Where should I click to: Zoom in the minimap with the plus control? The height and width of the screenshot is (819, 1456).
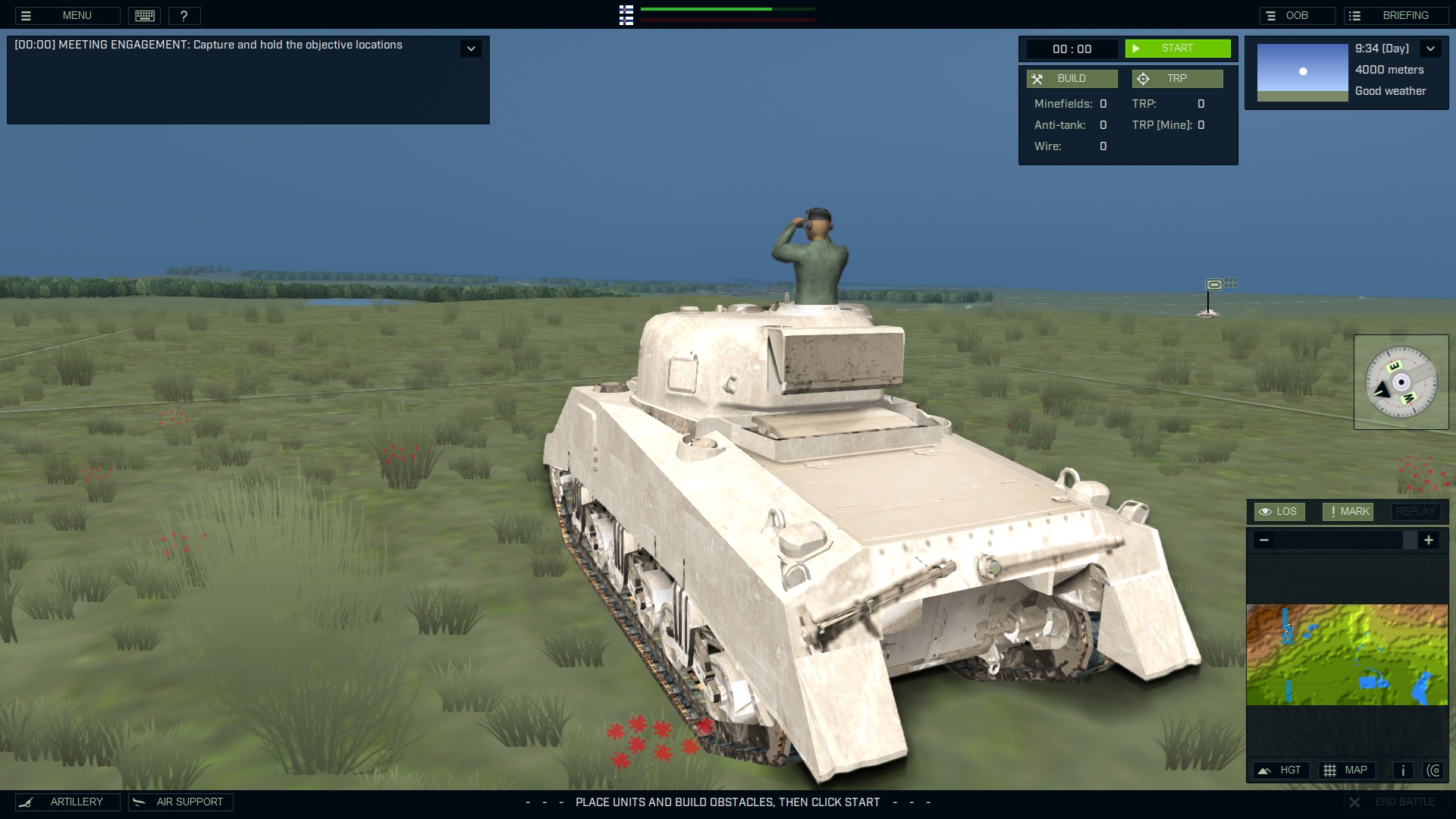tap(1430, 540)
